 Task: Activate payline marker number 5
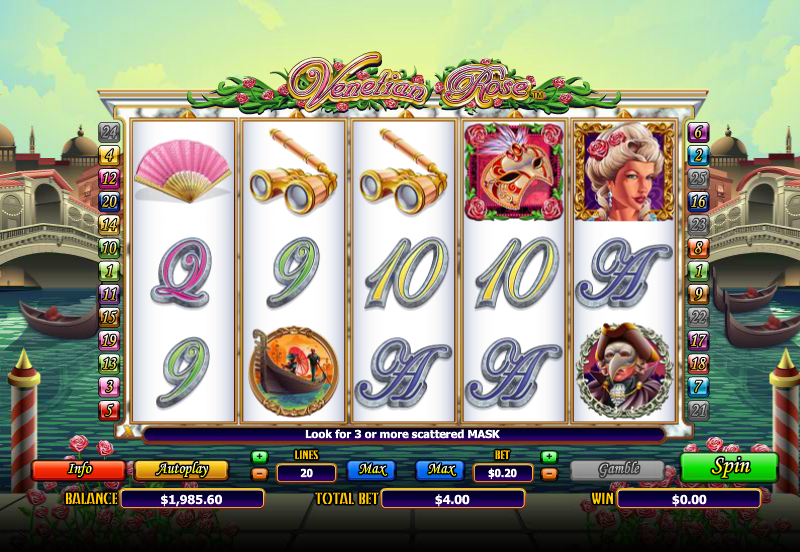[x=109, y=410]
